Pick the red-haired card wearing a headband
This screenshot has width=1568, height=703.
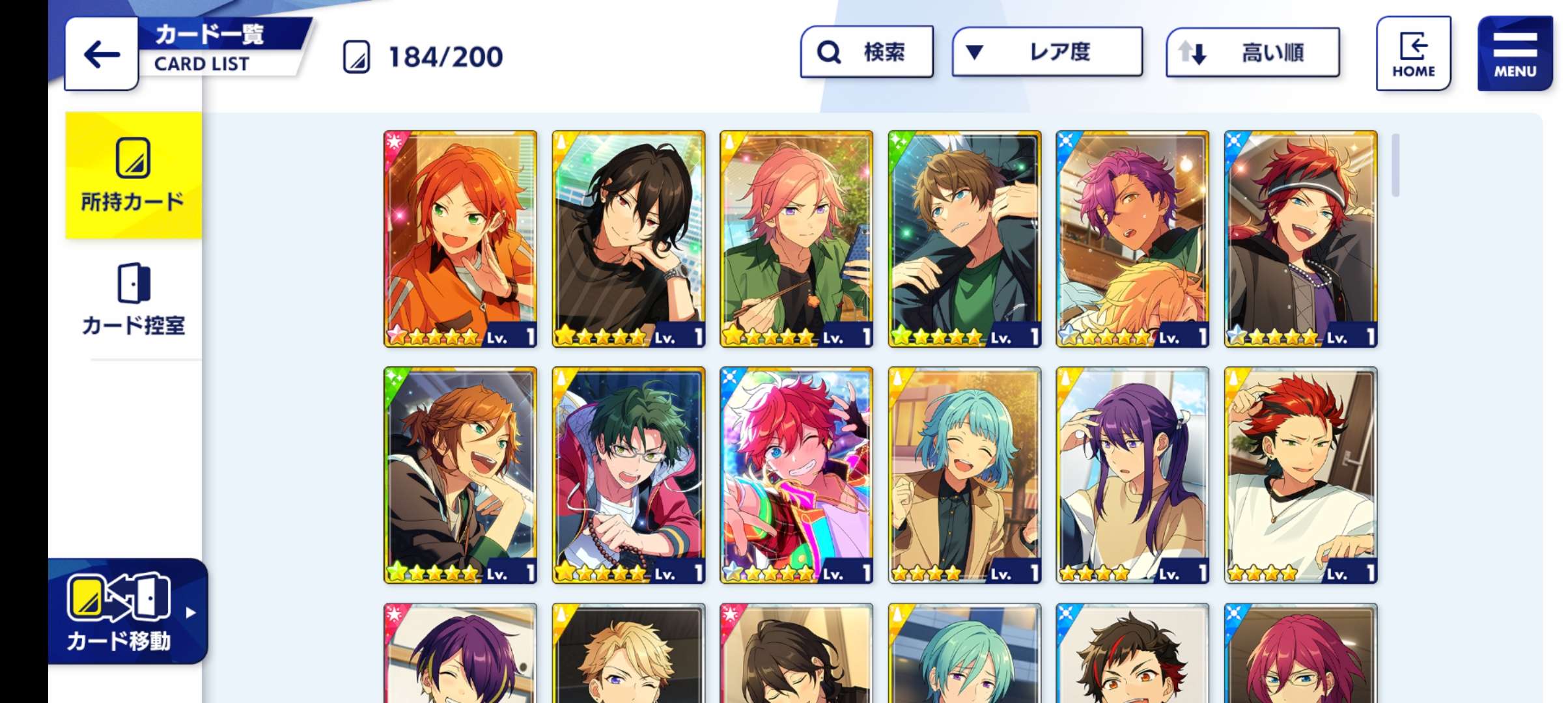point(1300,239)
